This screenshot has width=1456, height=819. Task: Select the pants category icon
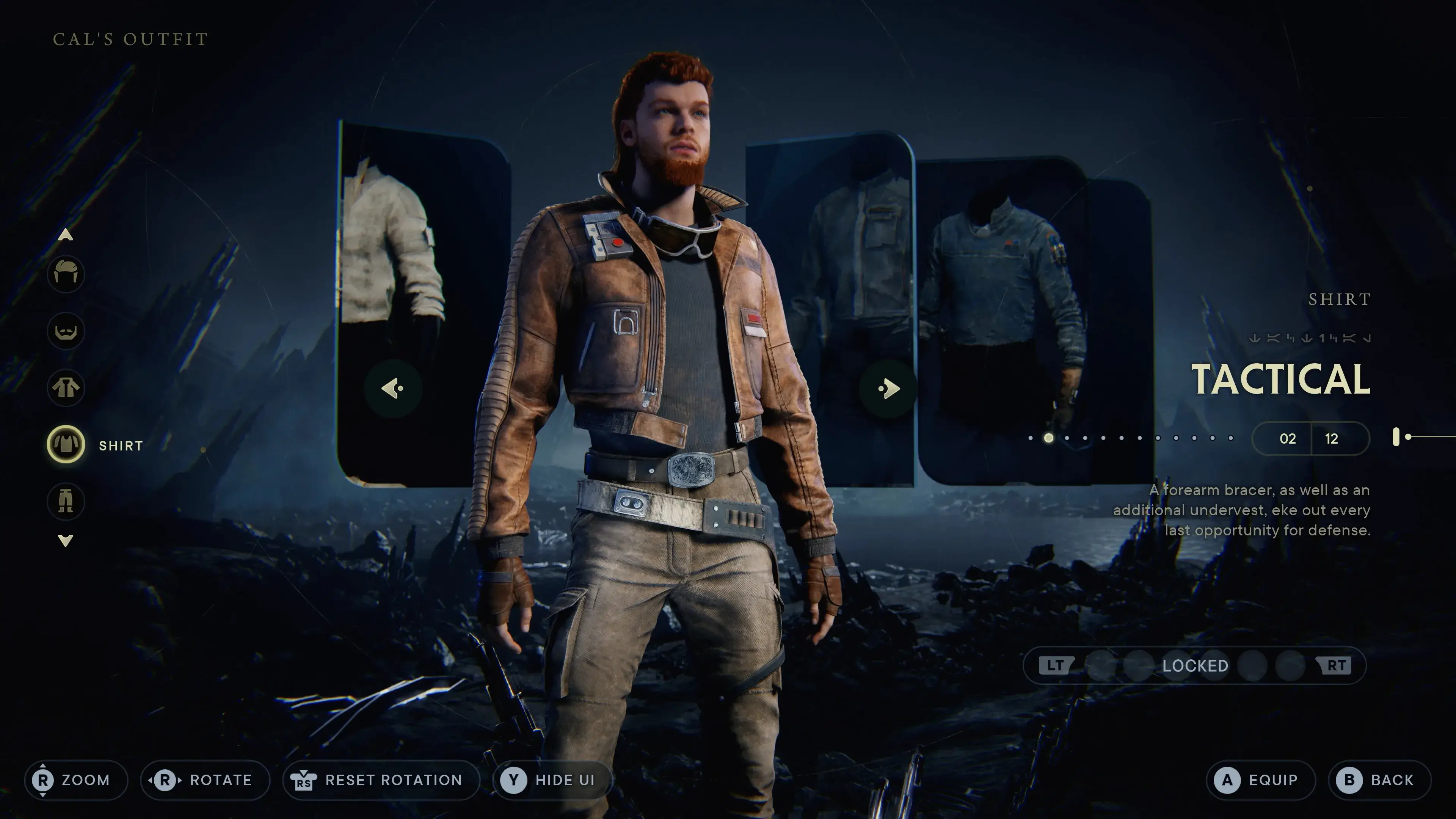click(66, 502)
